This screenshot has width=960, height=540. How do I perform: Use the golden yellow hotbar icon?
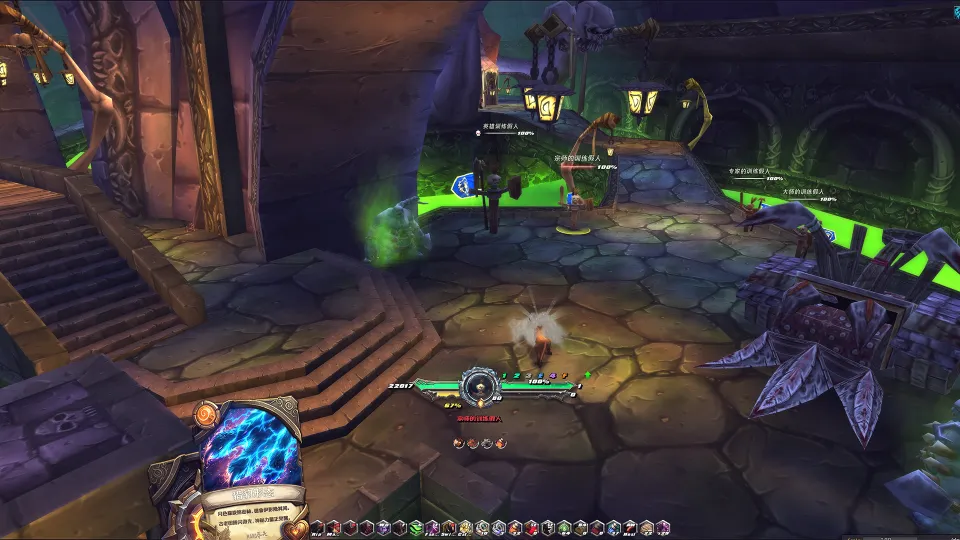465,527
